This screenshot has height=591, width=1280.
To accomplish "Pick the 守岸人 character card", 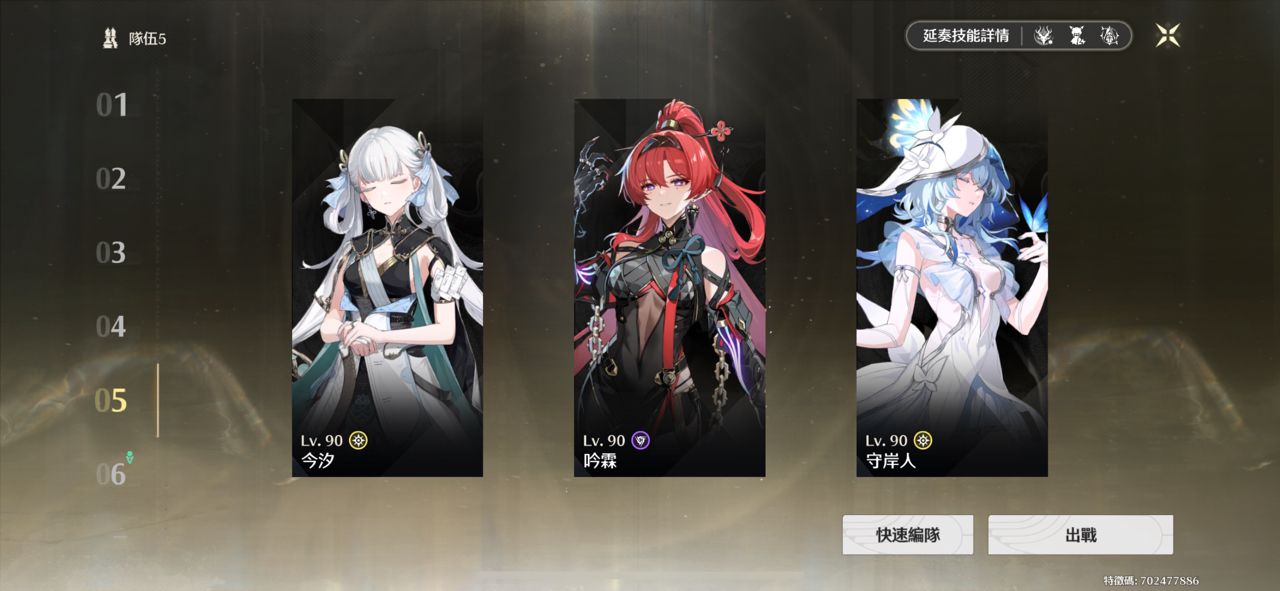I will click(x=952, y=288).
